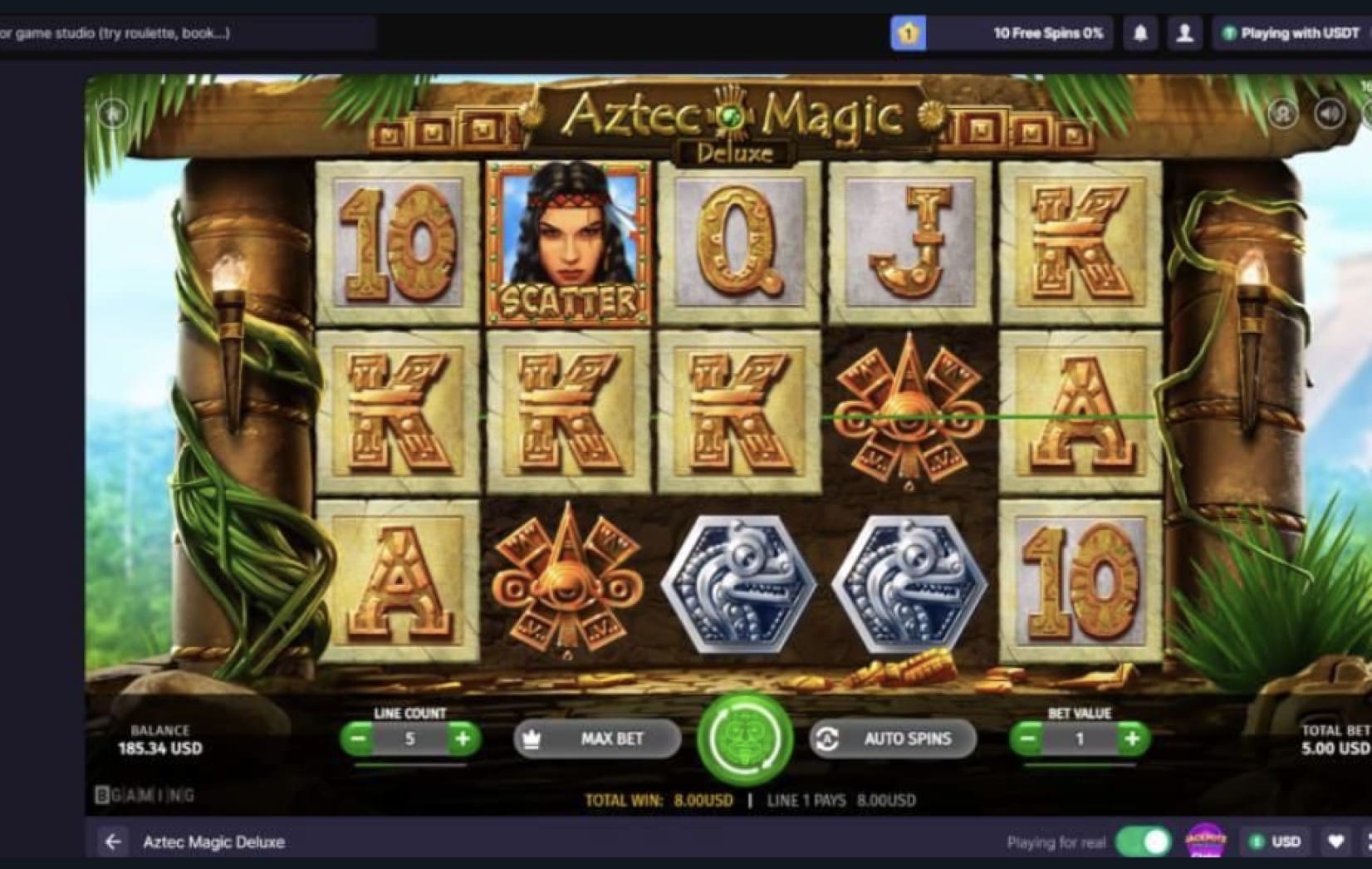Viewport: 1372px width, 869px height.
Task: Click the home icon in the game frame
Action: point(114,112)
